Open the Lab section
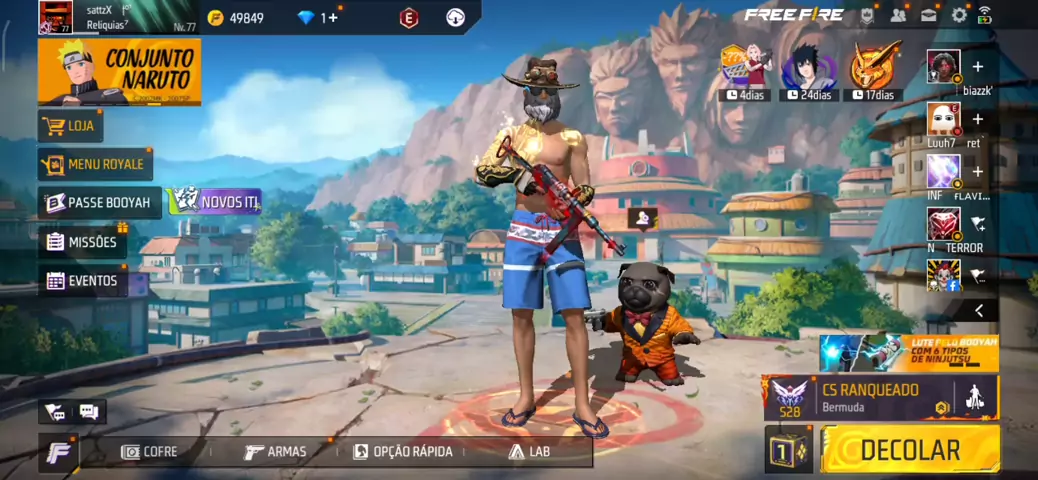1038x480 pixels. coord(529,451)
